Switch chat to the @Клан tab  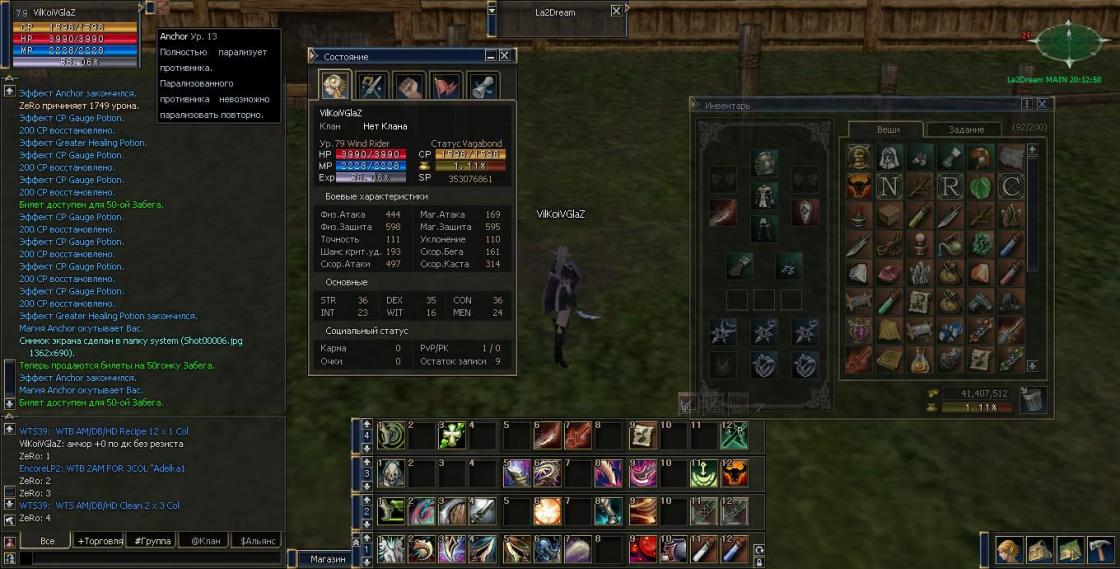tap(205, 540)
